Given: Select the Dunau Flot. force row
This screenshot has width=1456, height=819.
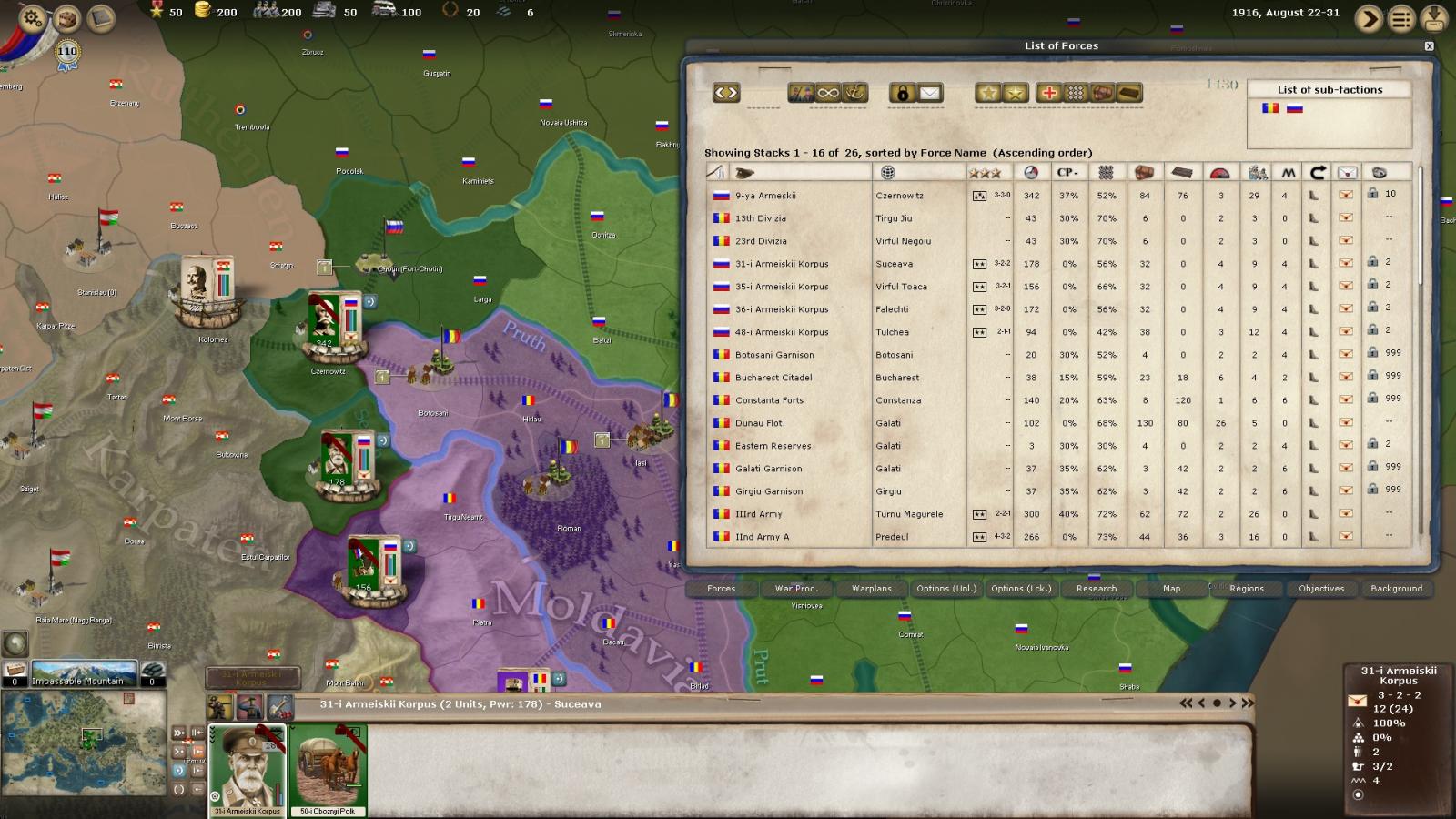Looking at the screenshot, I should pyautogui.click(x=760, y=423).
